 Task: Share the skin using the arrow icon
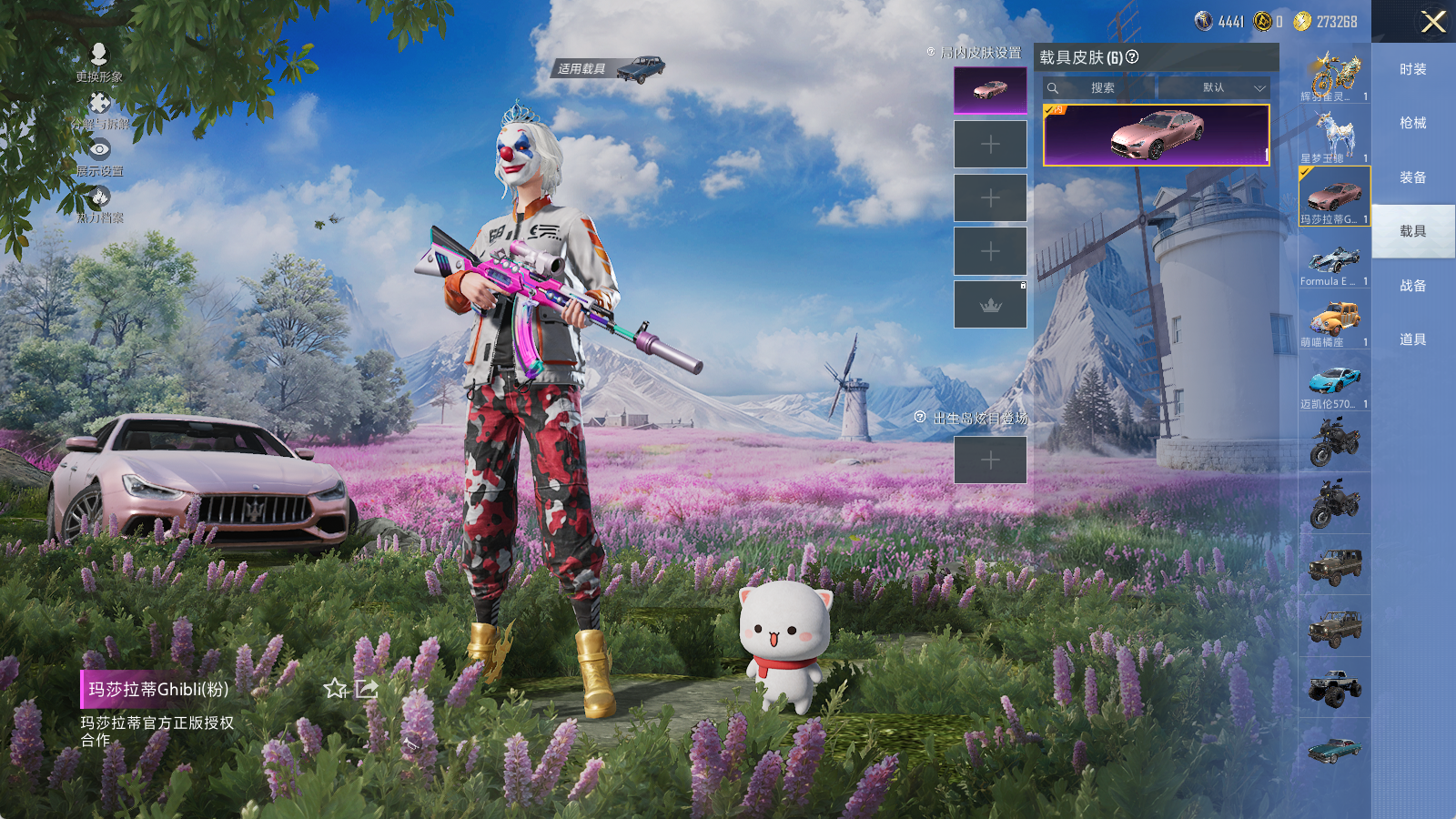pos(367,689)
